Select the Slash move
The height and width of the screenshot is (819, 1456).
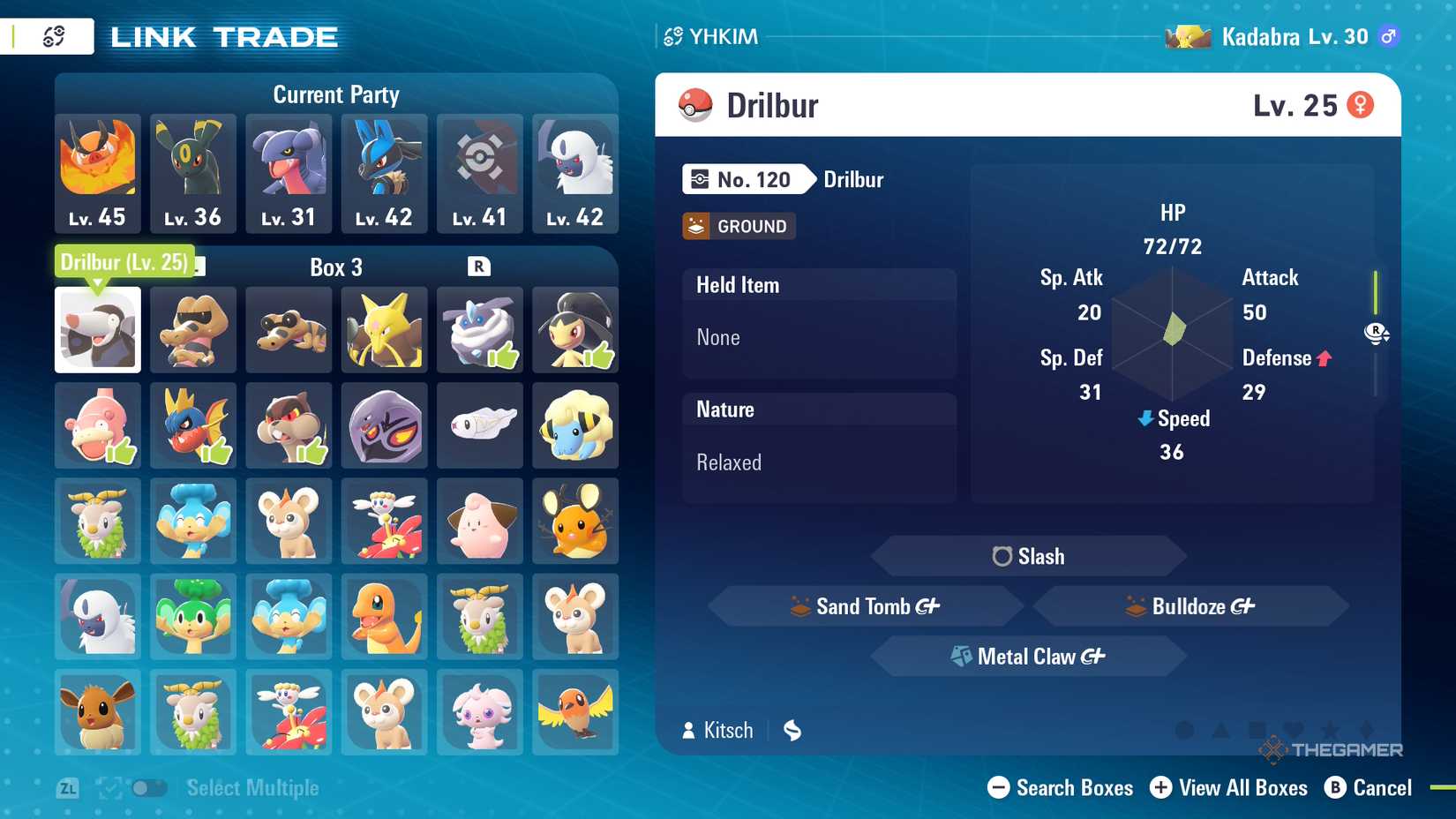pyautogui.click(x=1026, y=556)
